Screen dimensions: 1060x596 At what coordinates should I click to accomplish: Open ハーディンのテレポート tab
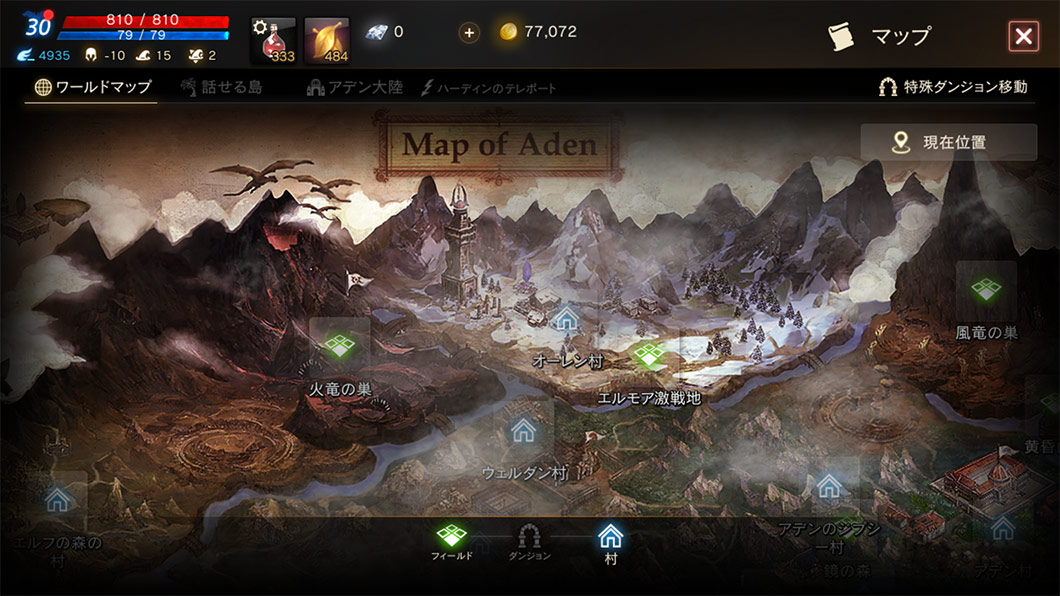(x=489, y=88)
